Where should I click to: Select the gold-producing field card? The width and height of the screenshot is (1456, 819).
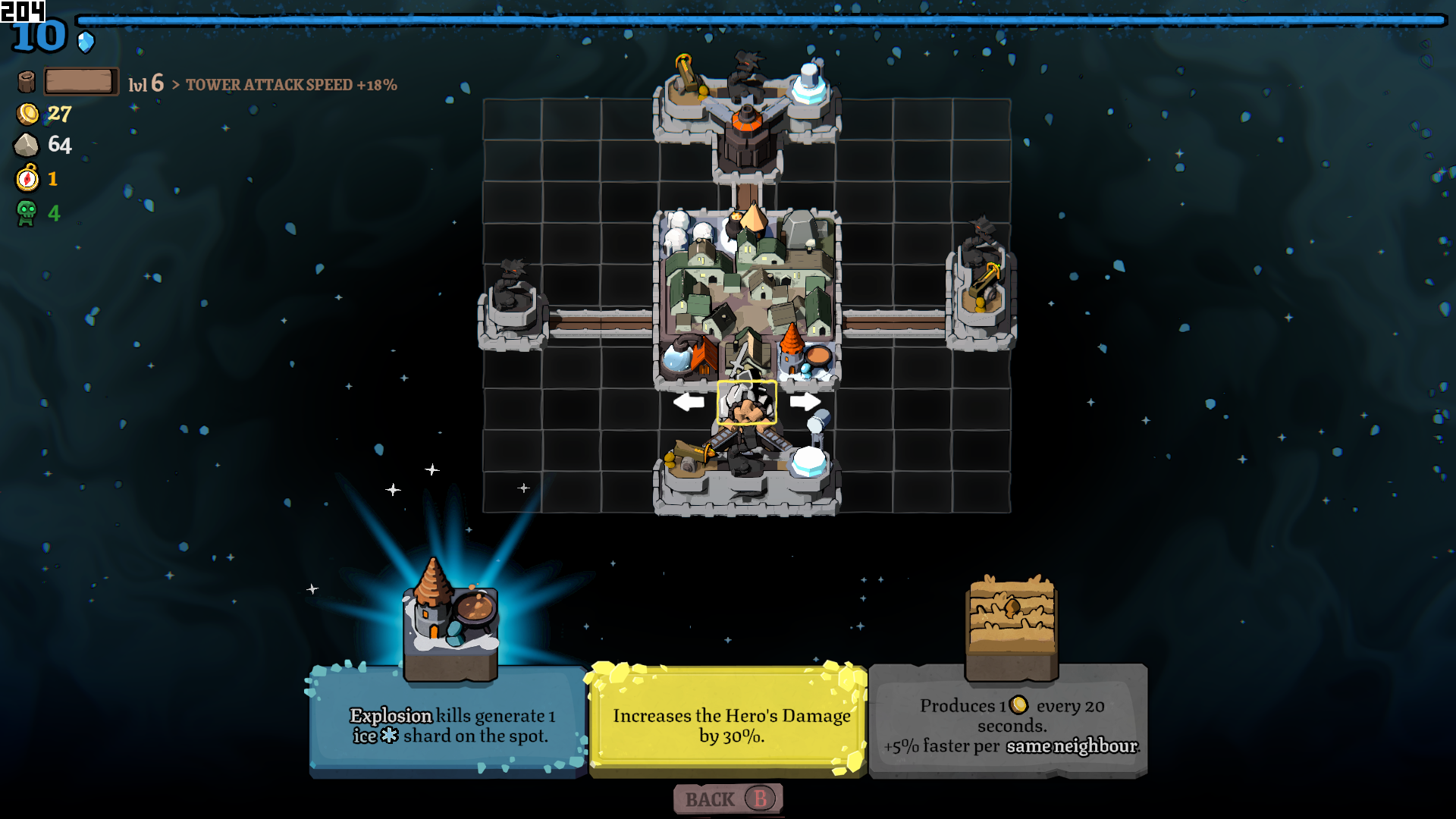point(1009,723)
